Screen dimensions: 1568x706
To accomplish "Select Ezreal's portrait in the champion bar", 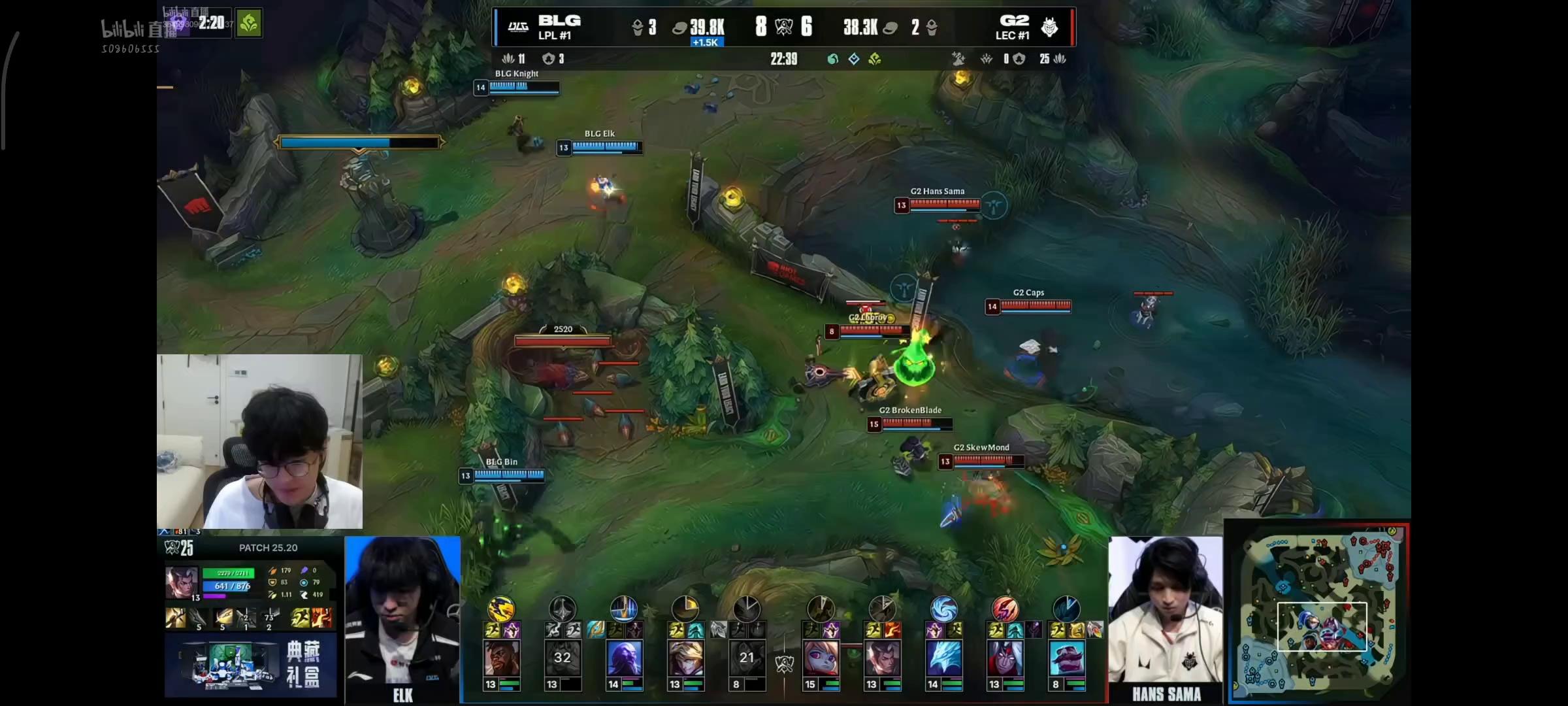I will pyautogui.click(x=685, y=658).
